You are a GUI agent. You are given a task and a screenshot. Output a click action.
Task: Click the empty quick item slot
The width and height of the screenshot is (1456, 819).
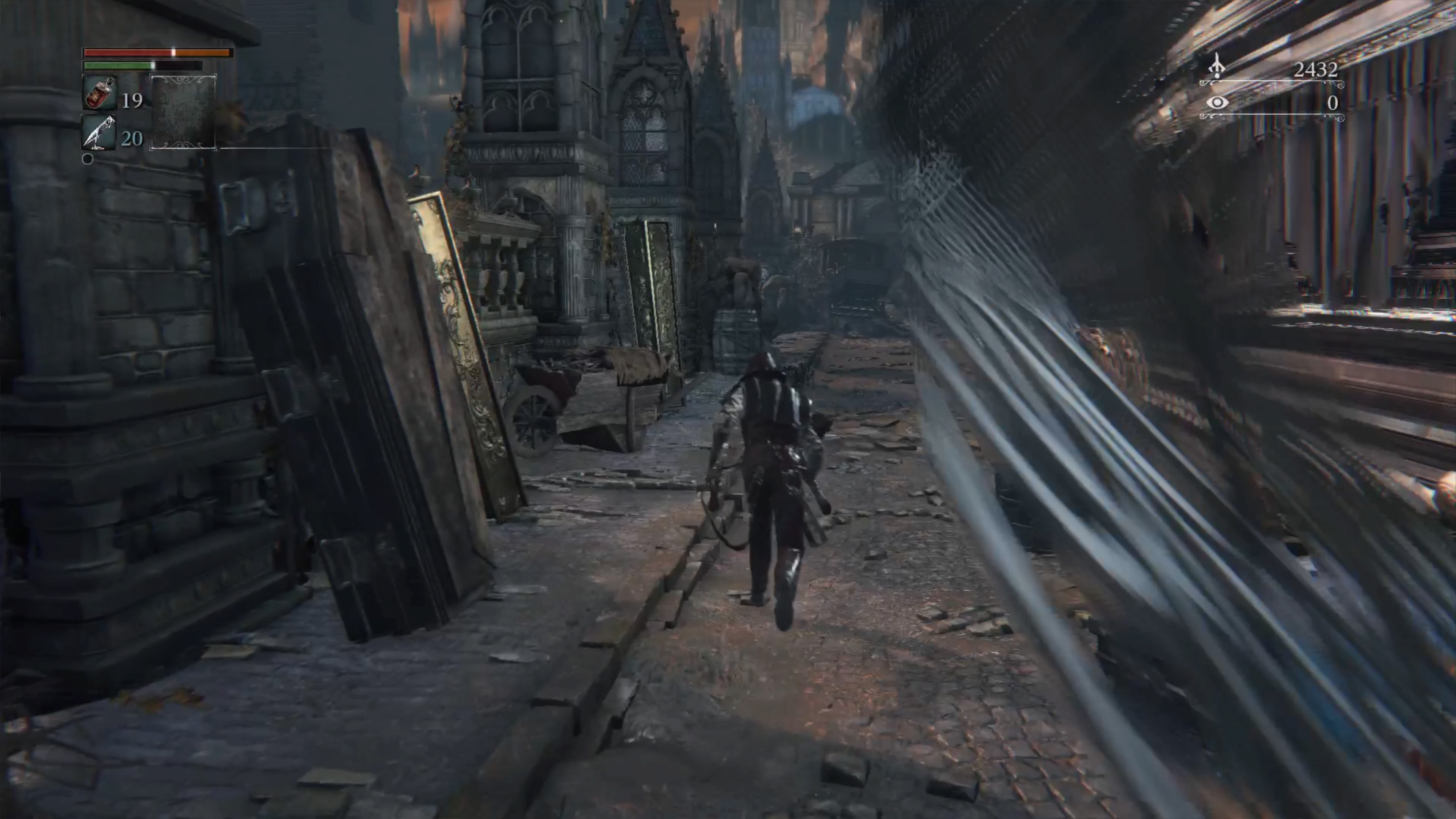coord(183,112)
